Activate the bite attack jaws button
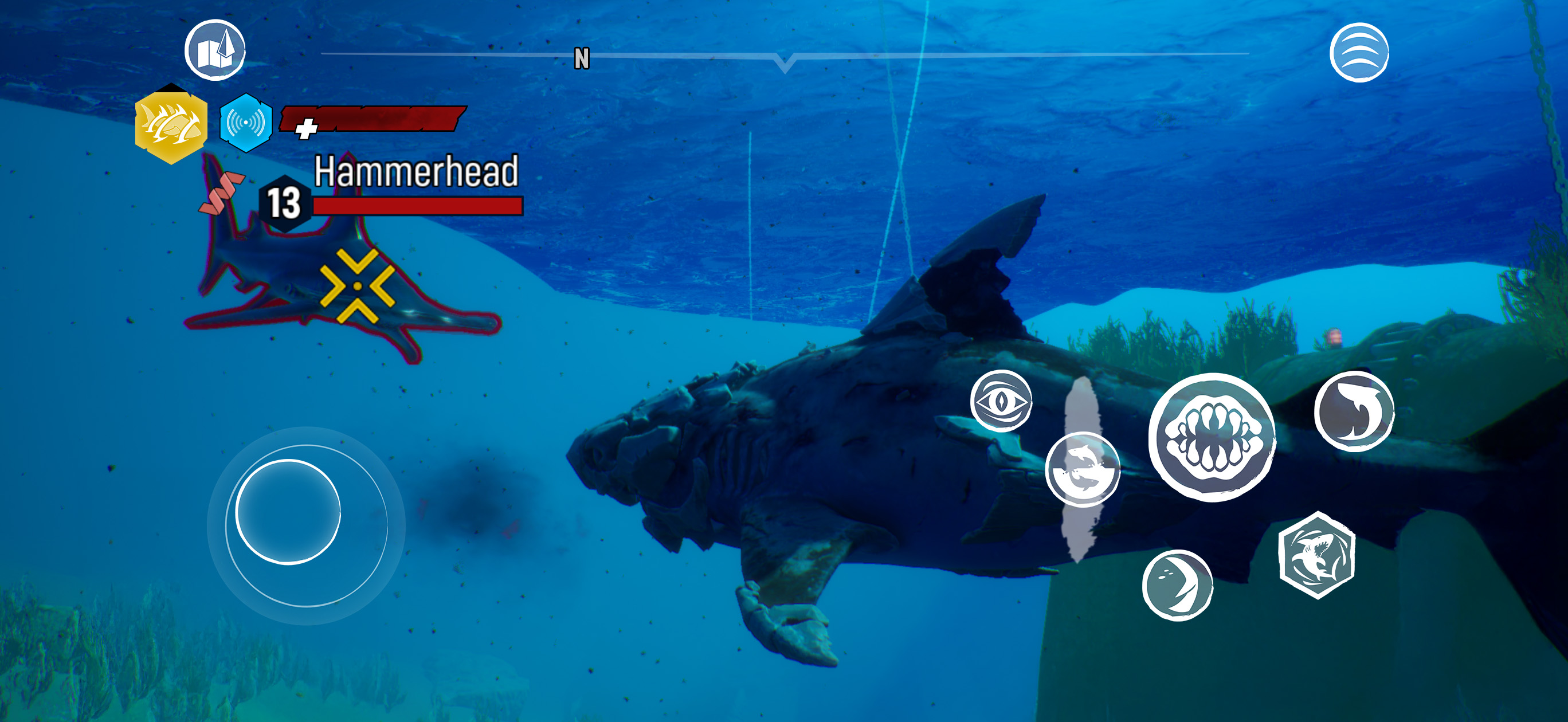1568x722 pixels. [x=1212, y=438]
